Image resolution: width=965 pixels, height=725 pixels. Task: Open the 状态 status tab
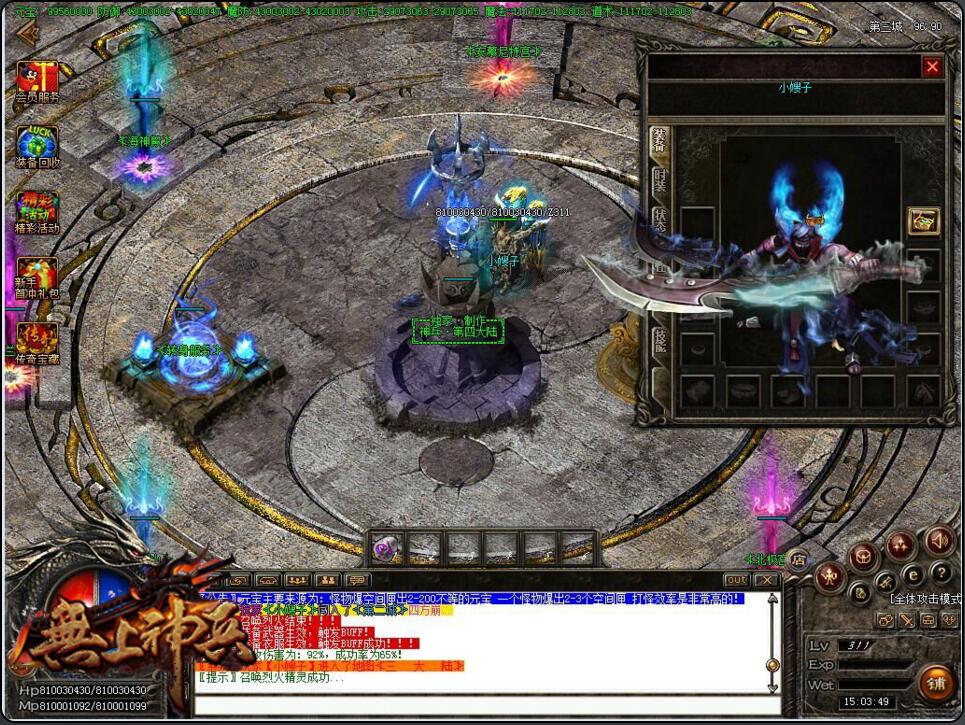660,224
